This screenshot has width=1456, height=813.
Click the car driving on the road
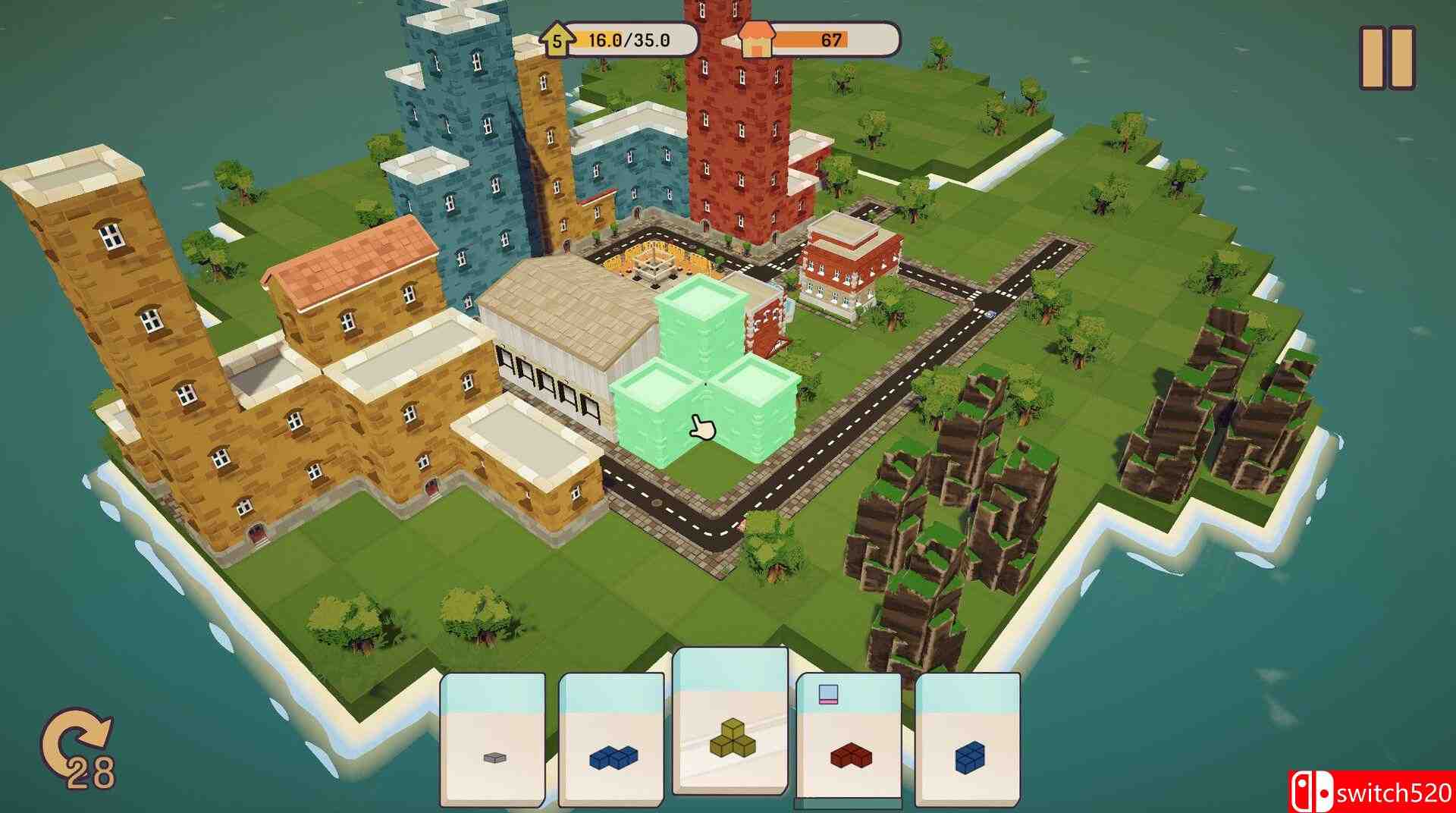[990, 314]
